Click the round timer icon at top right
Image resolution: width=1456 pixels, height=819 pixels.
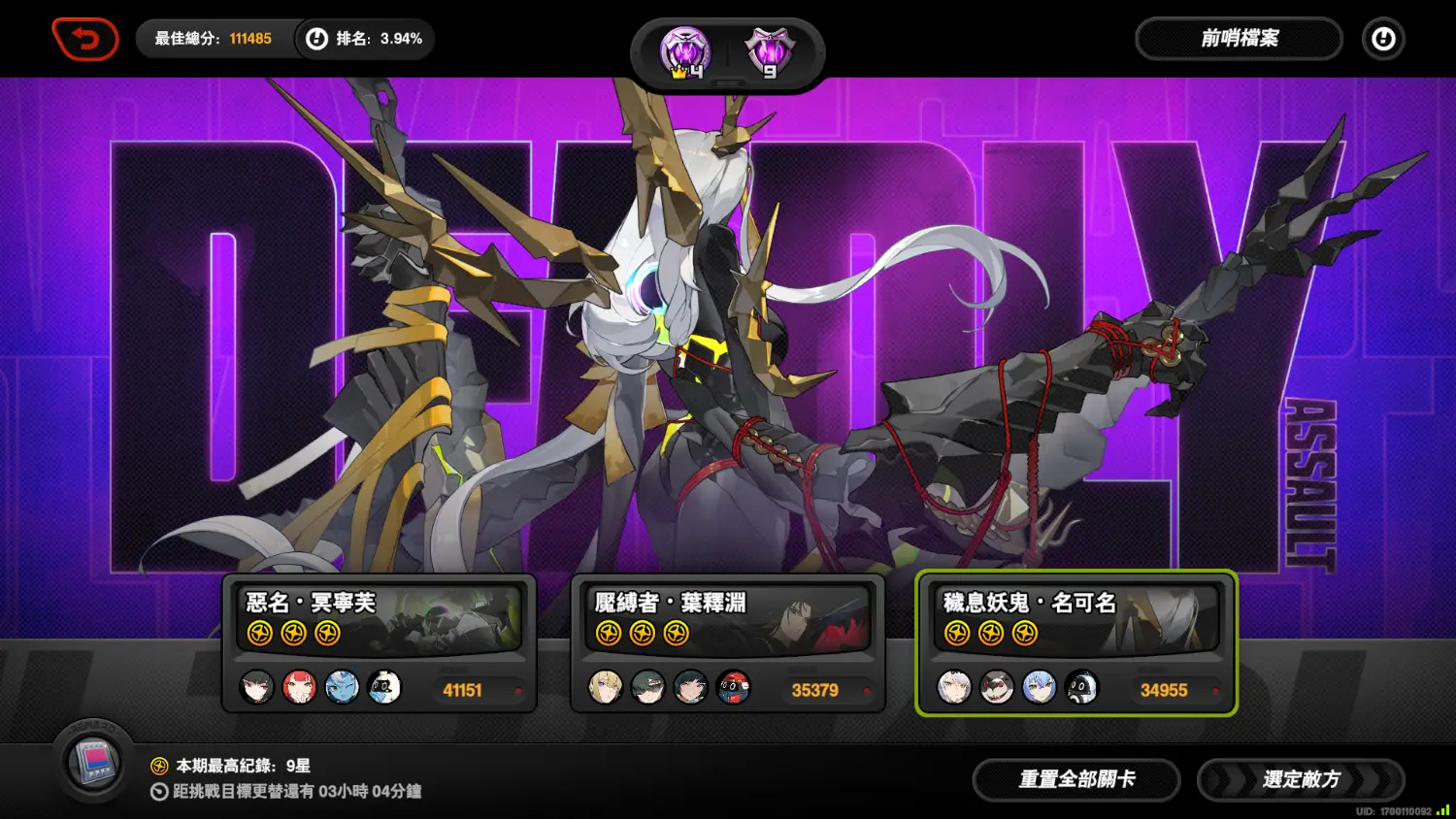click(x=1383, y=39)
